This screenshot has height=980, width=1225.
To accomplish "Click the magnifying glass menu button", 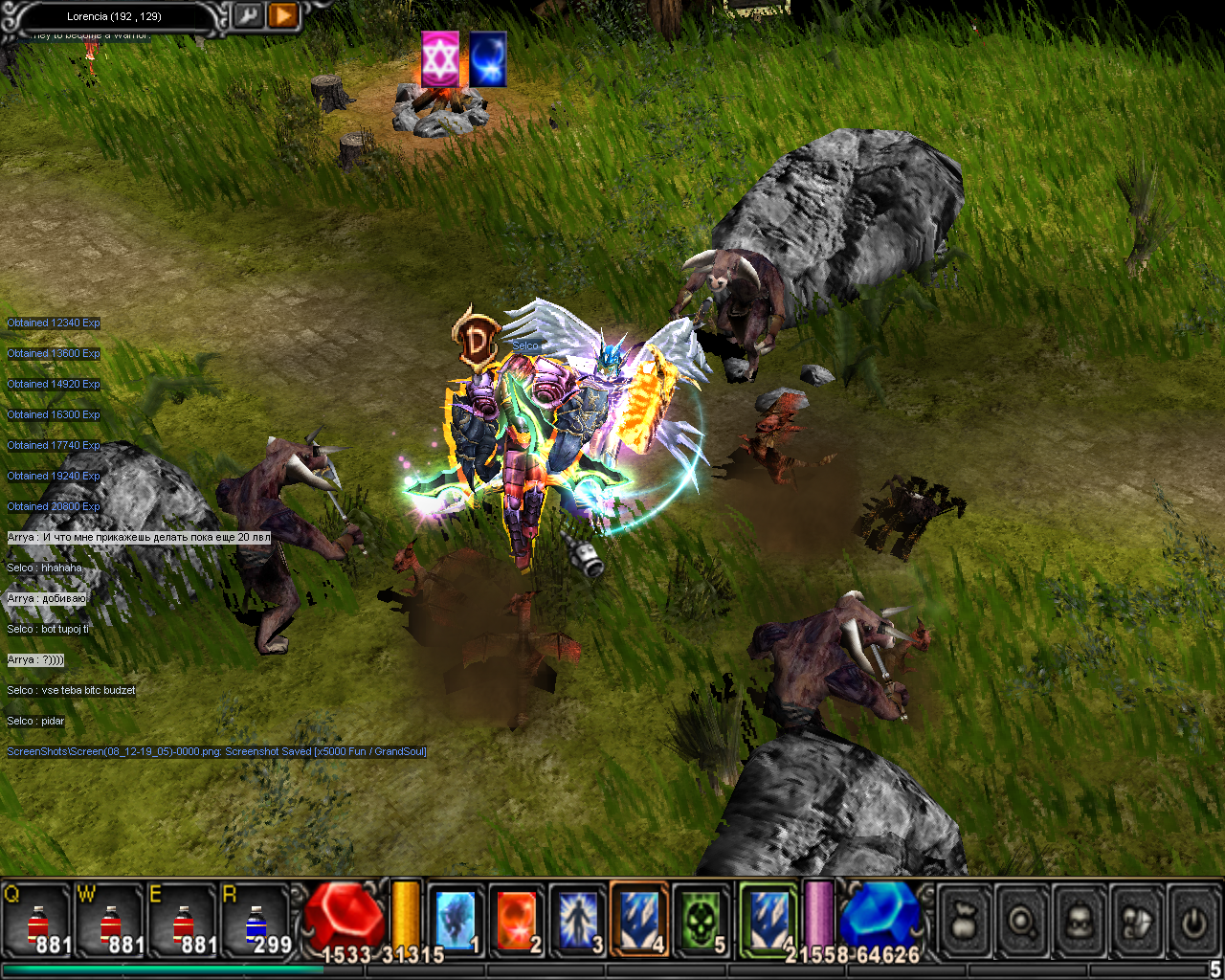I will pyautogui.click(x=1021, y=922).
